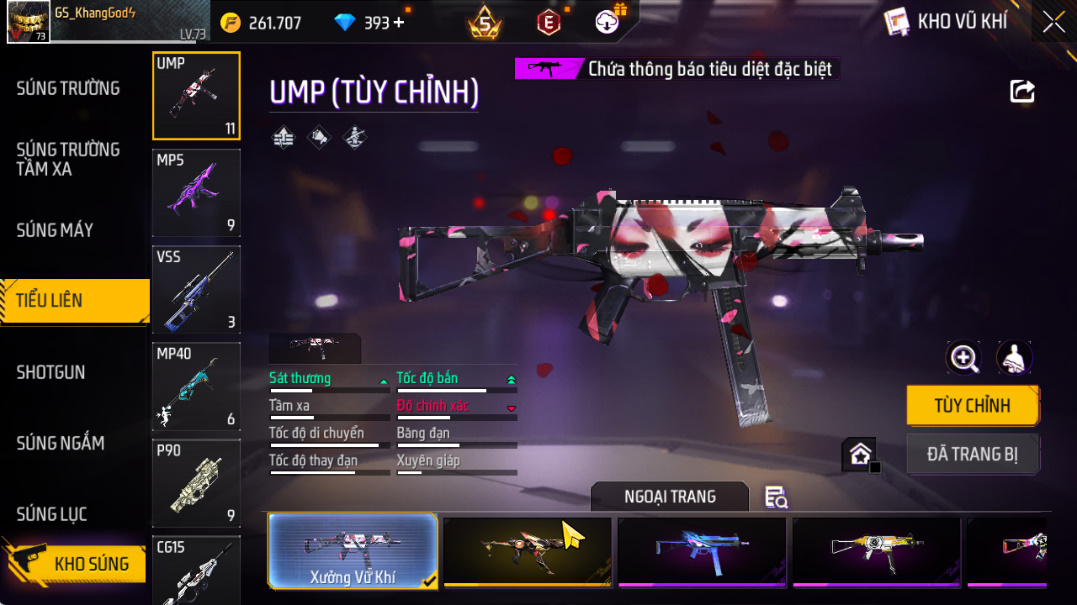
Task: Switch to Súng Máy weapons
Action: (55, 230)
